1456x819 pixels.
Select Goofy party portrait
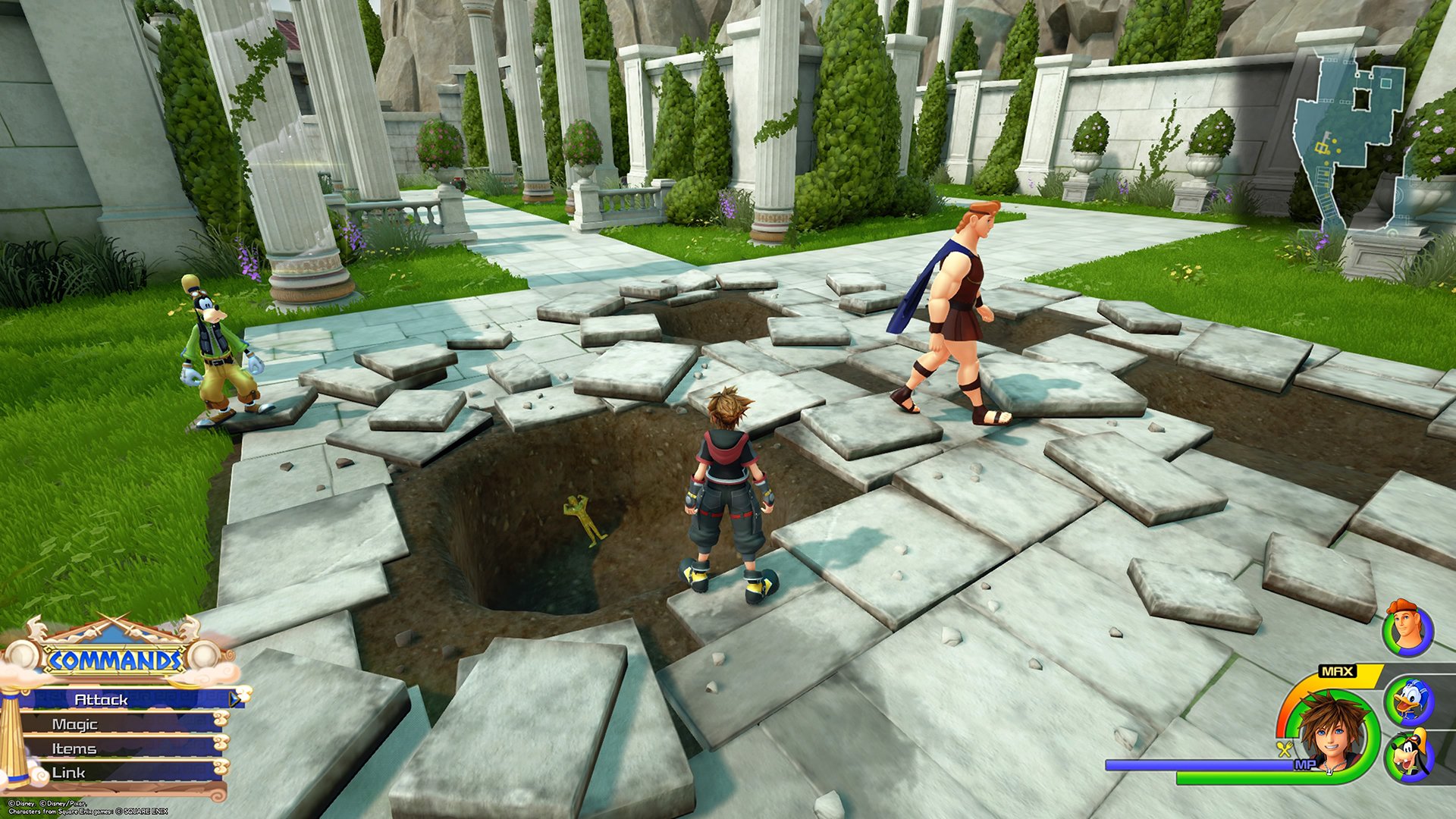1408,757
